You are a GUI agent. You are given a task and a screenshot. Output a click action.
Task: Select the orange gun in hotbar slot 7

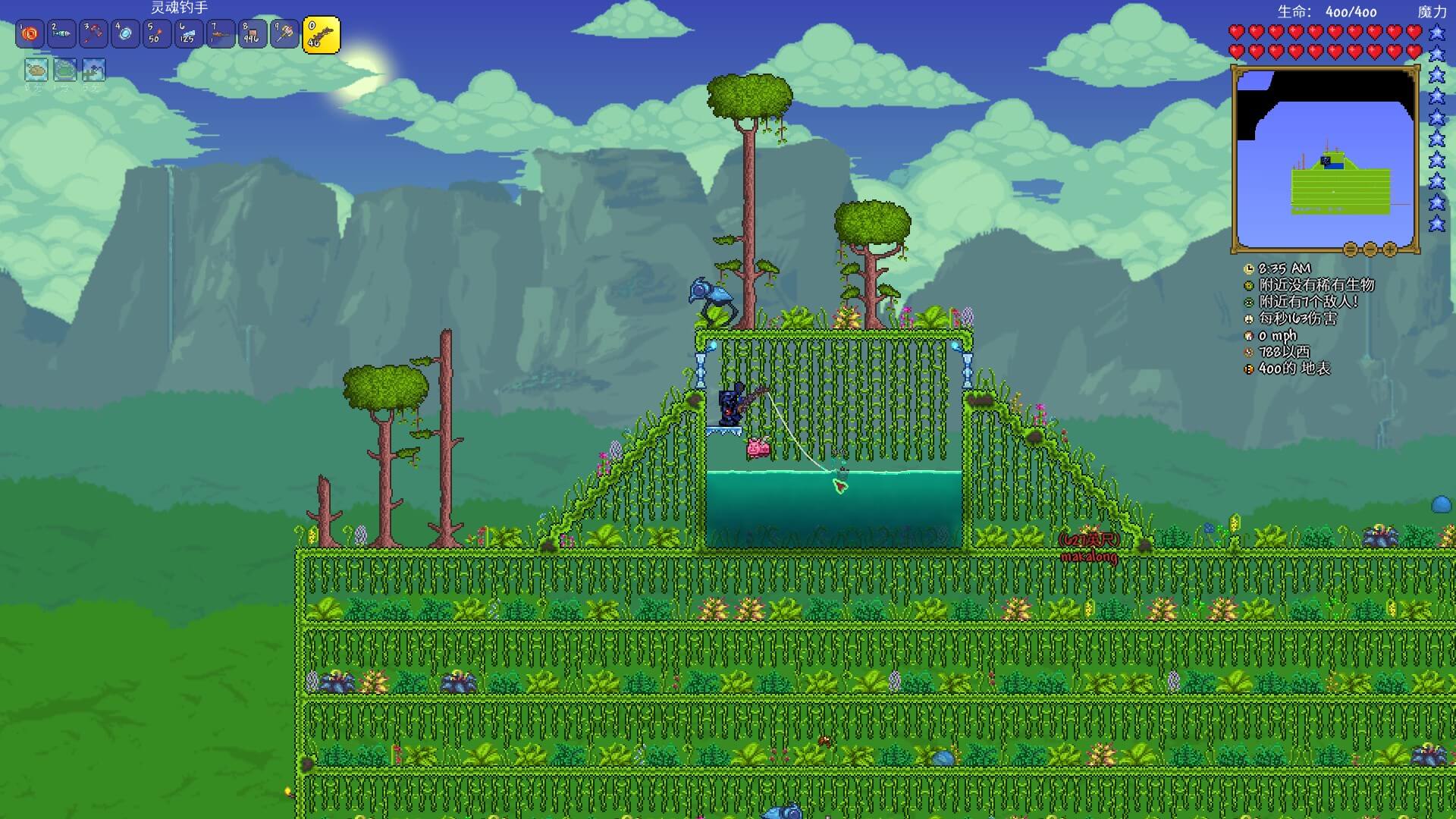(221, 34)
